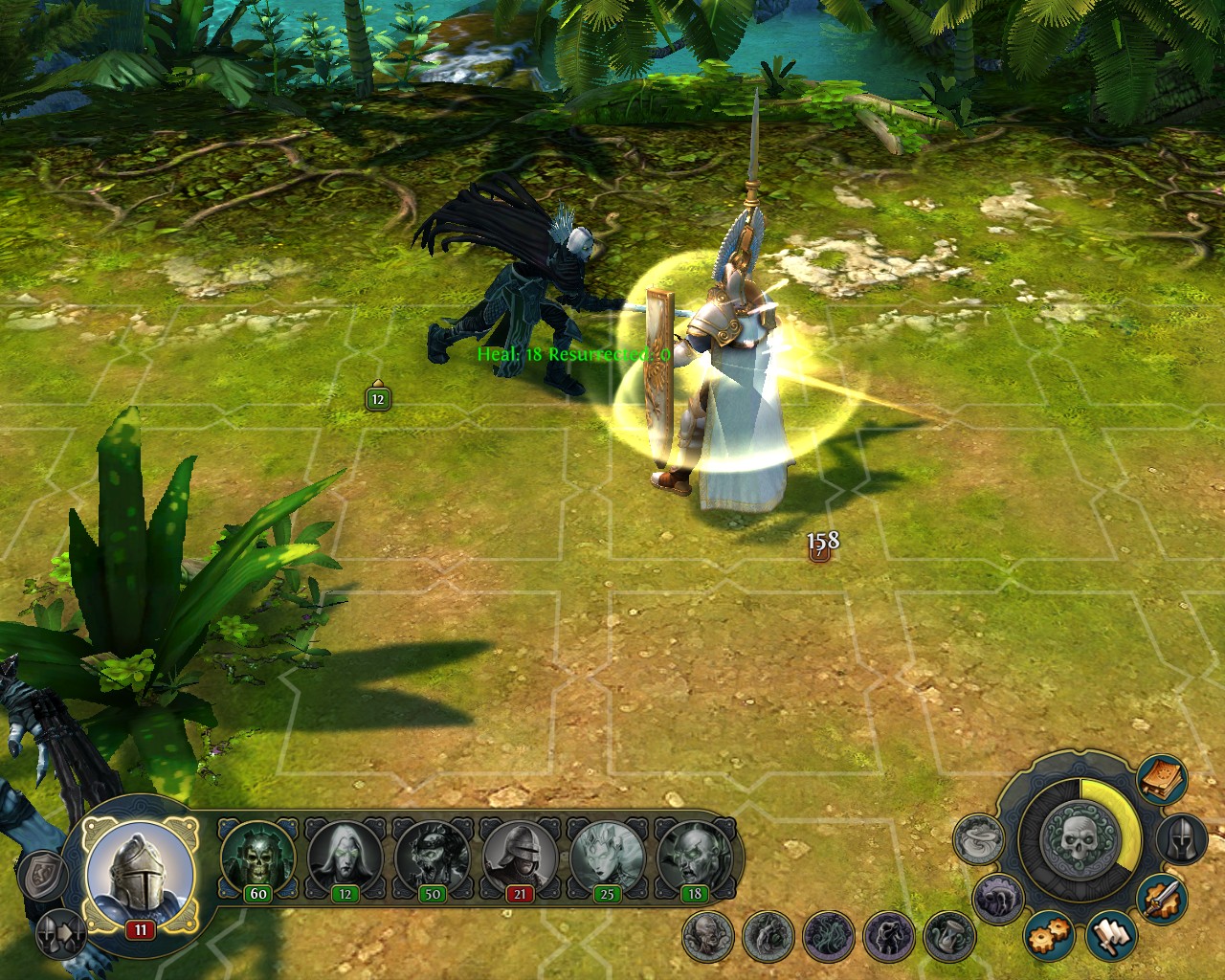The width and height of the screenshot is (1225, 980).
Task: Use the hourglass ability icon
Action: (x=949, y=936)
